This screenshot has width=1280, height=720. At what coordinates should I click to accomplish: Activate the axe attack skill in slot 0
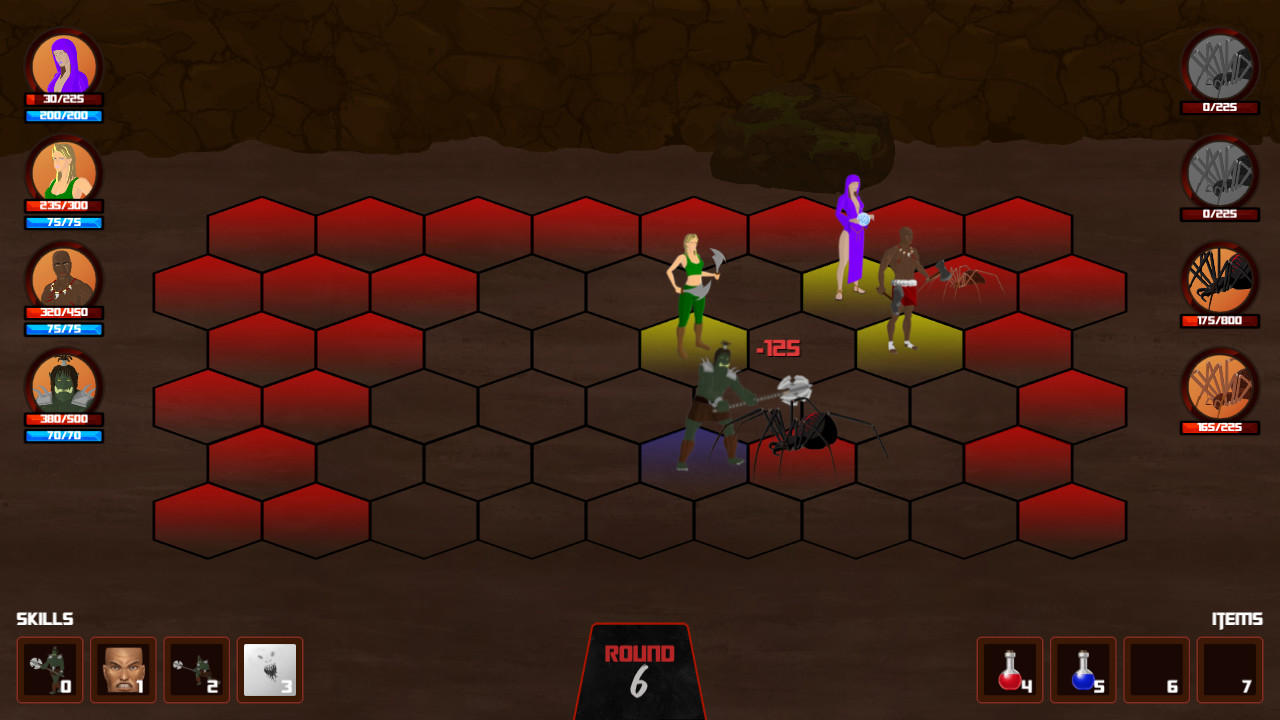tap(49, 670)
